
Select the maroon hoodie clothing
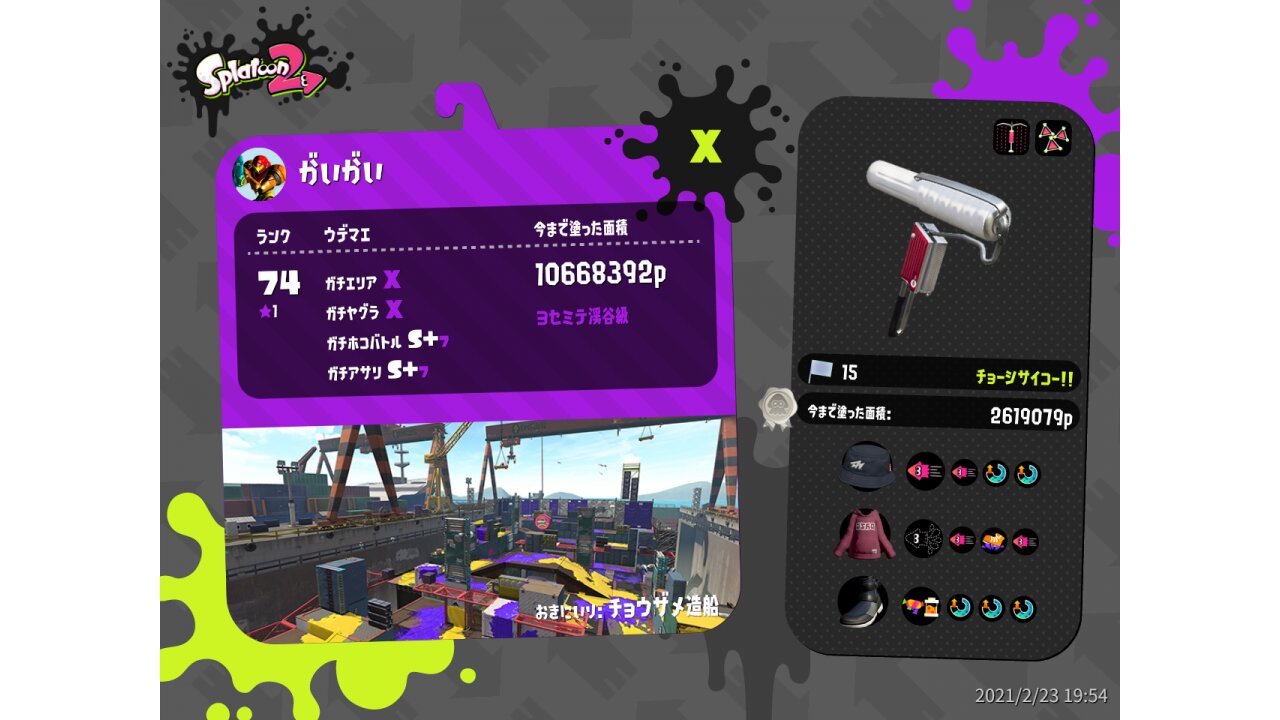click(864, 535)
